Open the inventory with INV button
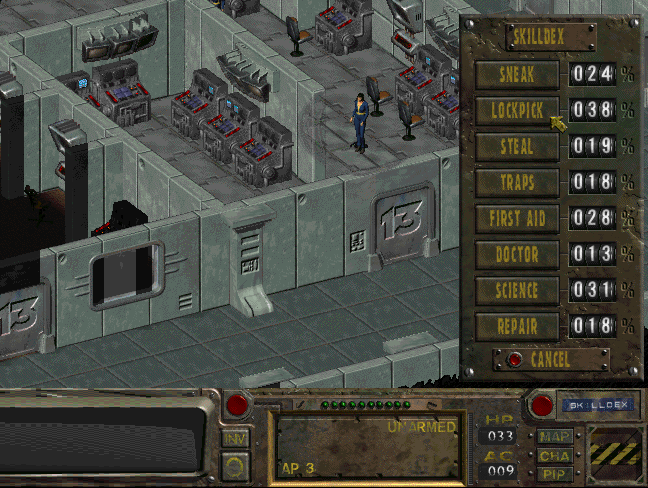Viewport: 648px width, 488px height. coord(235,438)
